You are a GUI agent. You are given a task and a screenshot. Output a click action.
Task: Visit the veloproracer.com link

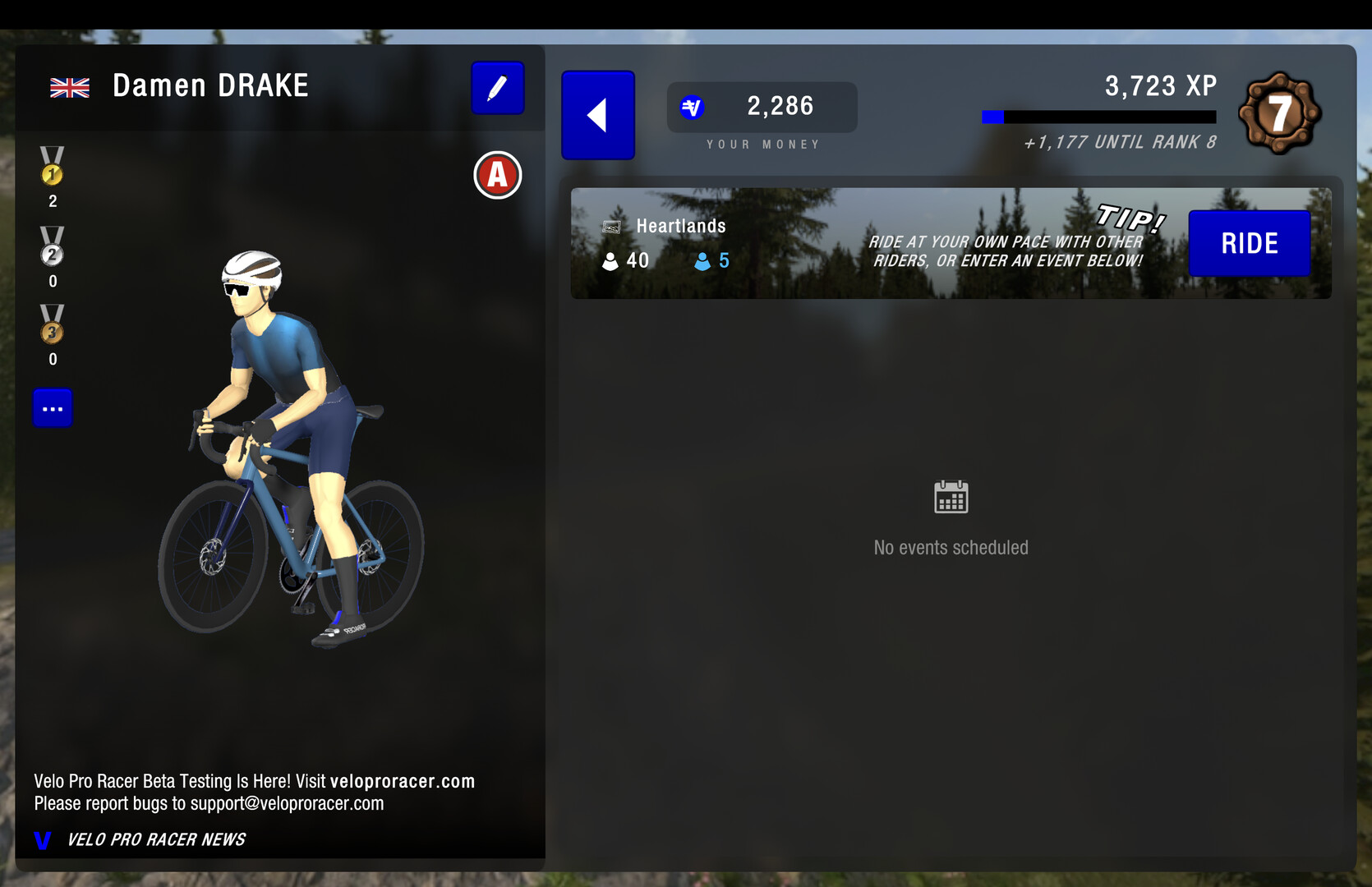pos(404,781)
